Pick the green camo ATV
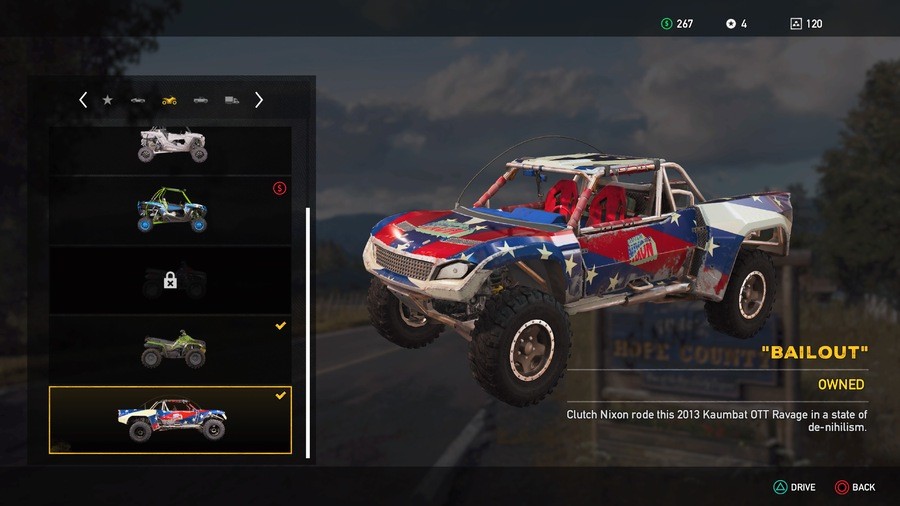Viewport: 900px width, 506px height. point(171,348)
